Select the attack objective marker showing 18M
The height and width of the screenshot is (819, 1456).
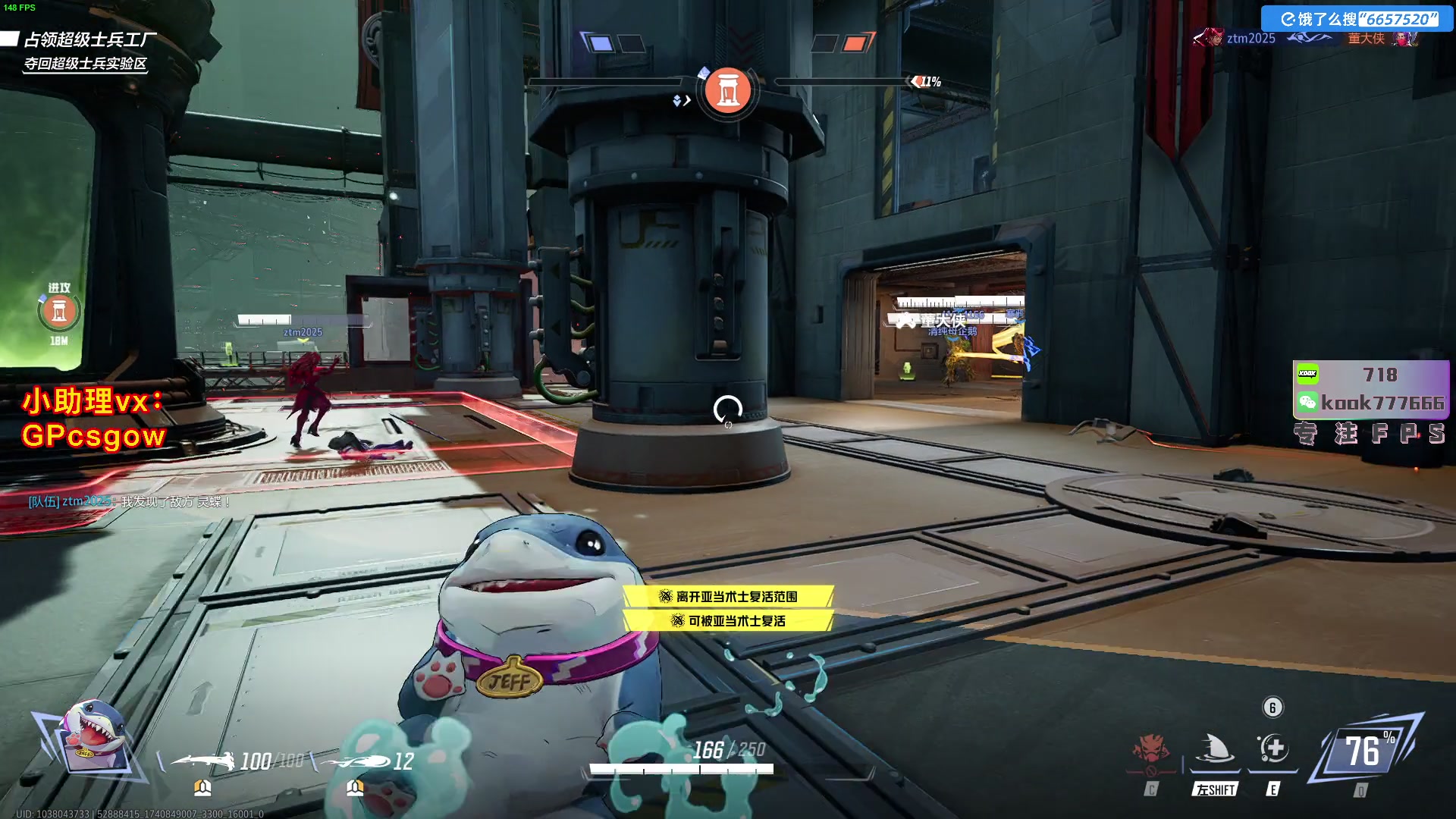point(59,312)
